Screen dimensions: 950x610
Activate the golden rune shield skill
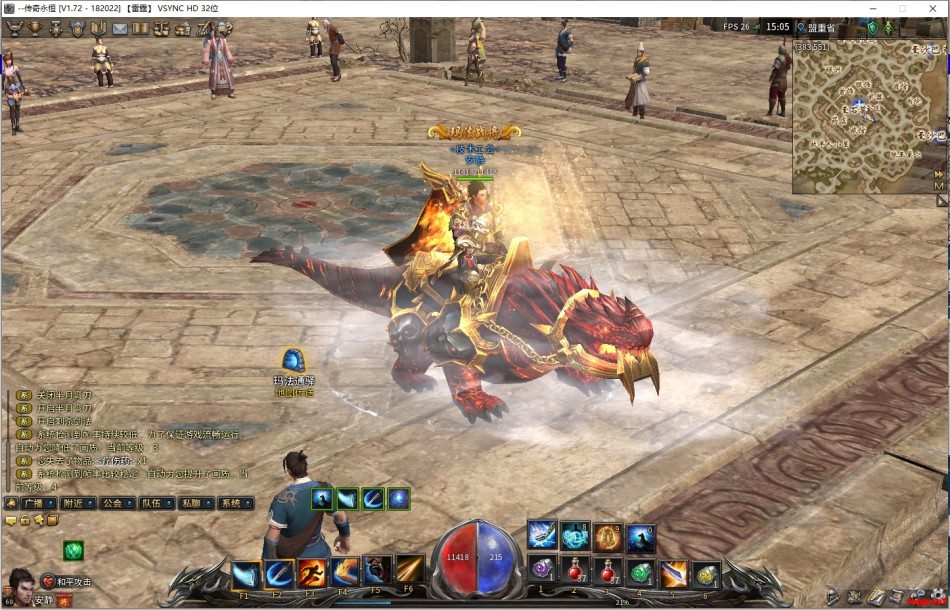608,537
